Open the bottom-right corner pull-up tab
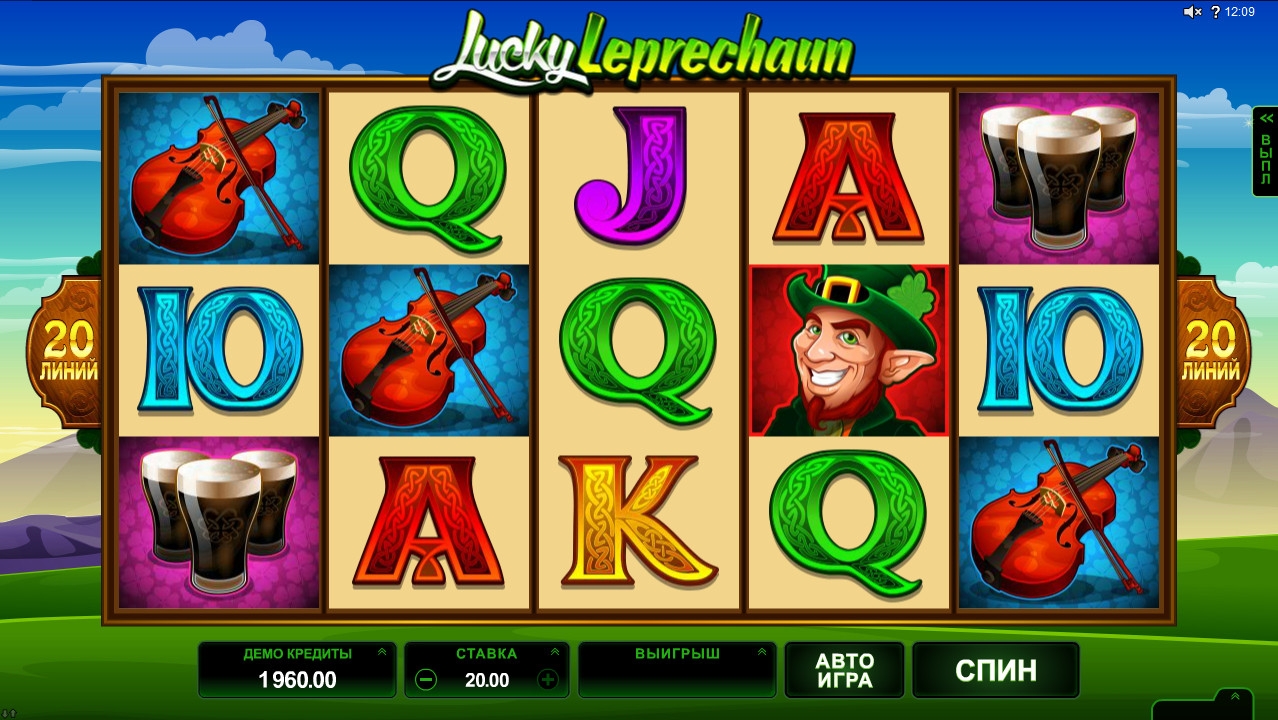Viewport: 1278px width, 720px height. pyautogui.click(x=1234, y=698)
